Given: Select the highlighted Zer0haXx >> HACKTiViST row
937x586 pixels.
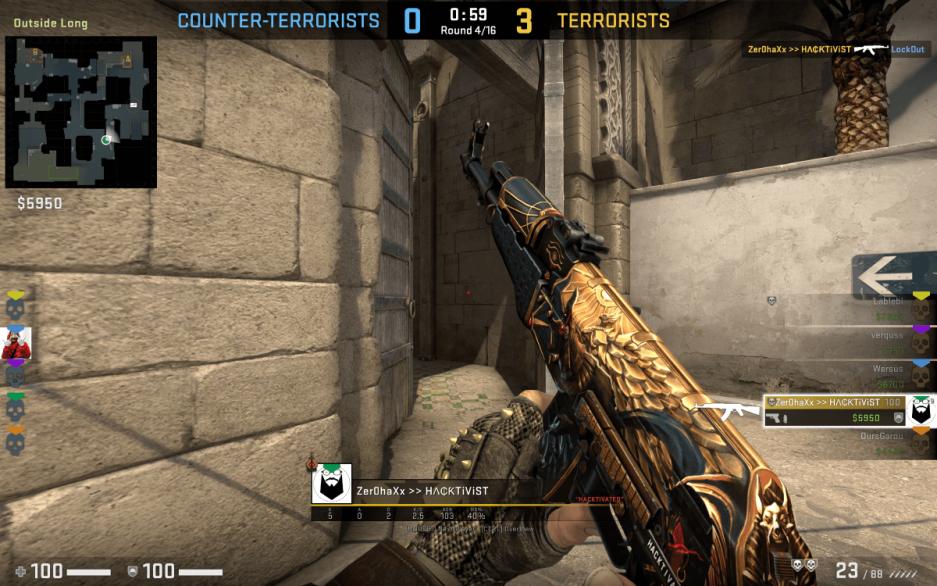Looking at the screenshot, I should click(835, 409).
